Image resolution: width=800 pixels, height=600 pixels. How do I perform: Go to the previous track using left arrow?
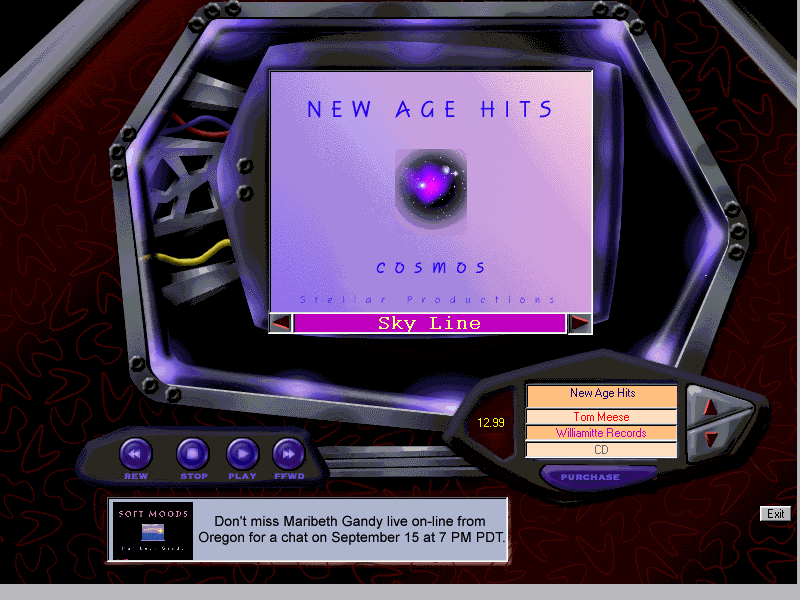pyautogui.click(x=281, y=323)
